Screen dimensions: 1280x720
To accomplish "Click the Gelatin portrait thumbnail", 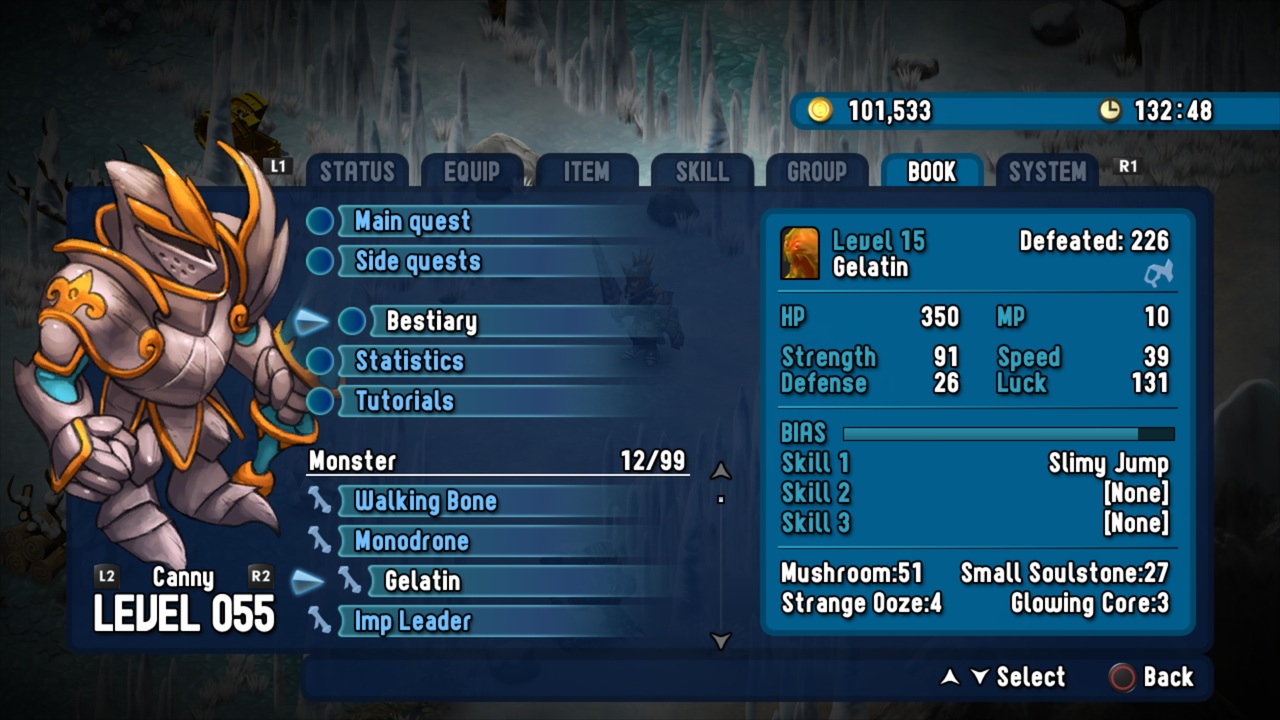I will point(800,254).
